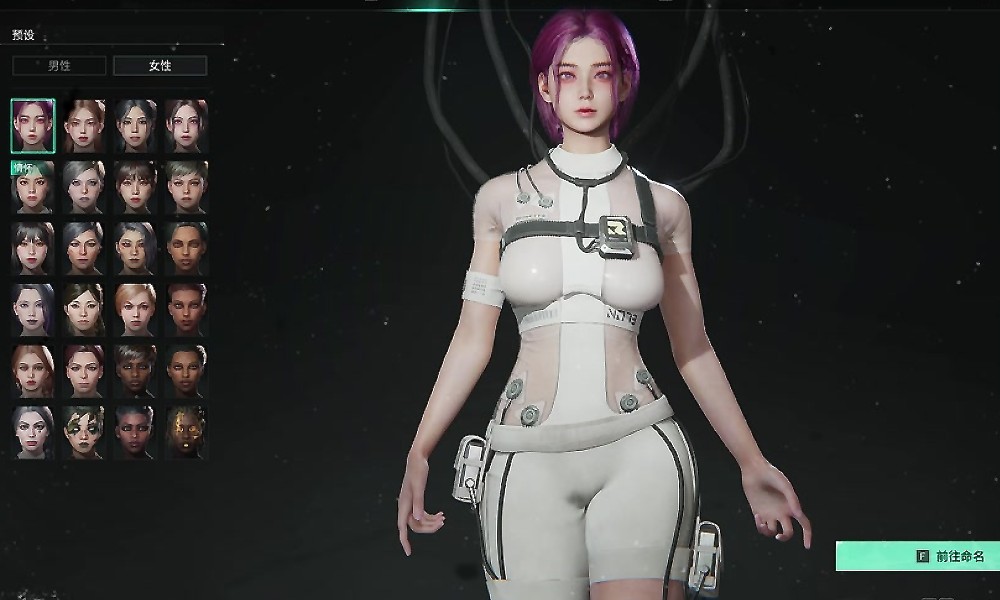1000x600 pixels.
Task: Pick the long auburn-haired face preset
Action: (33, 371)
